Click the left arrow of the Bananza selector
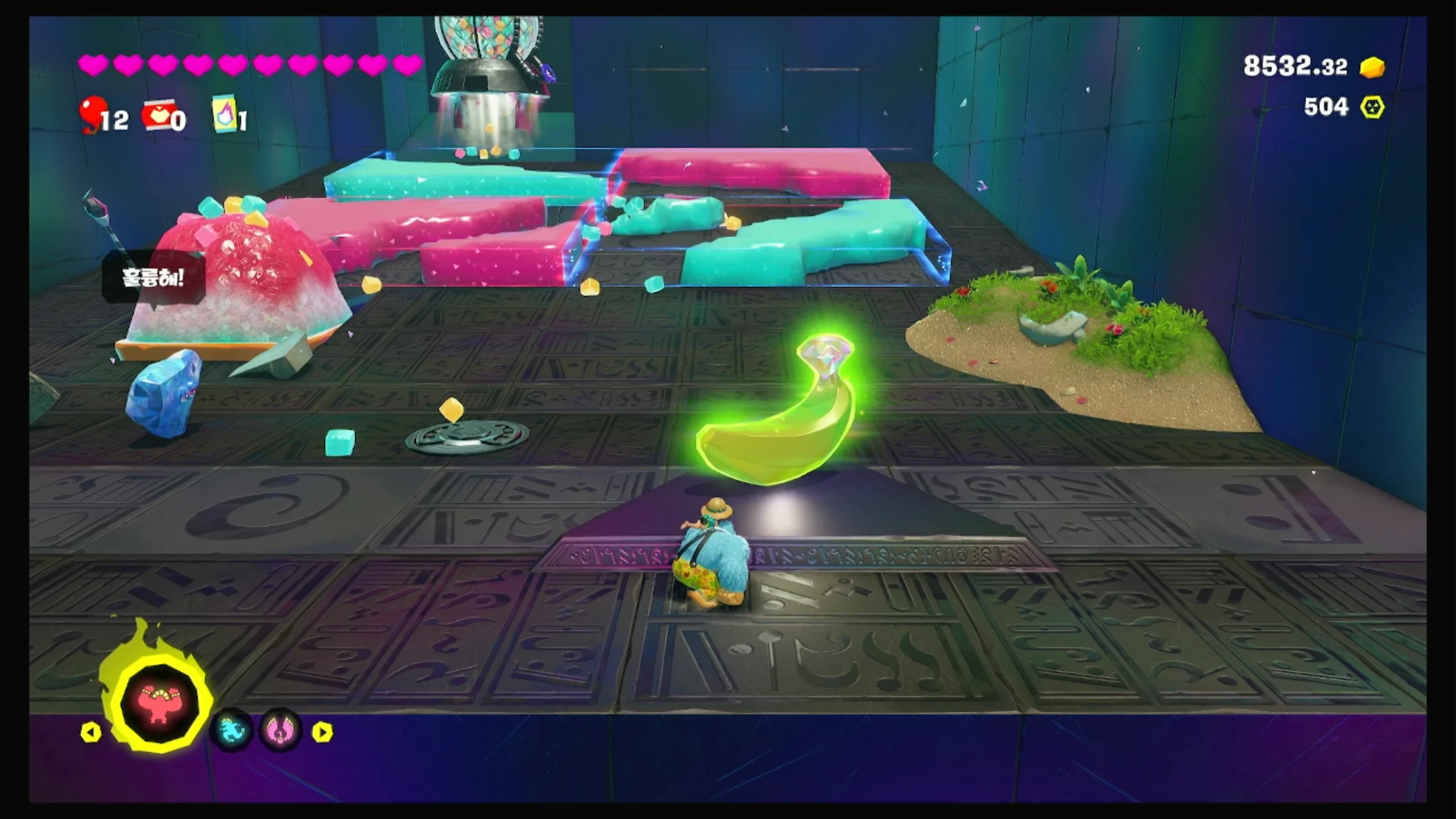This screenshot has height=819, width=1456. coord(90,732)
